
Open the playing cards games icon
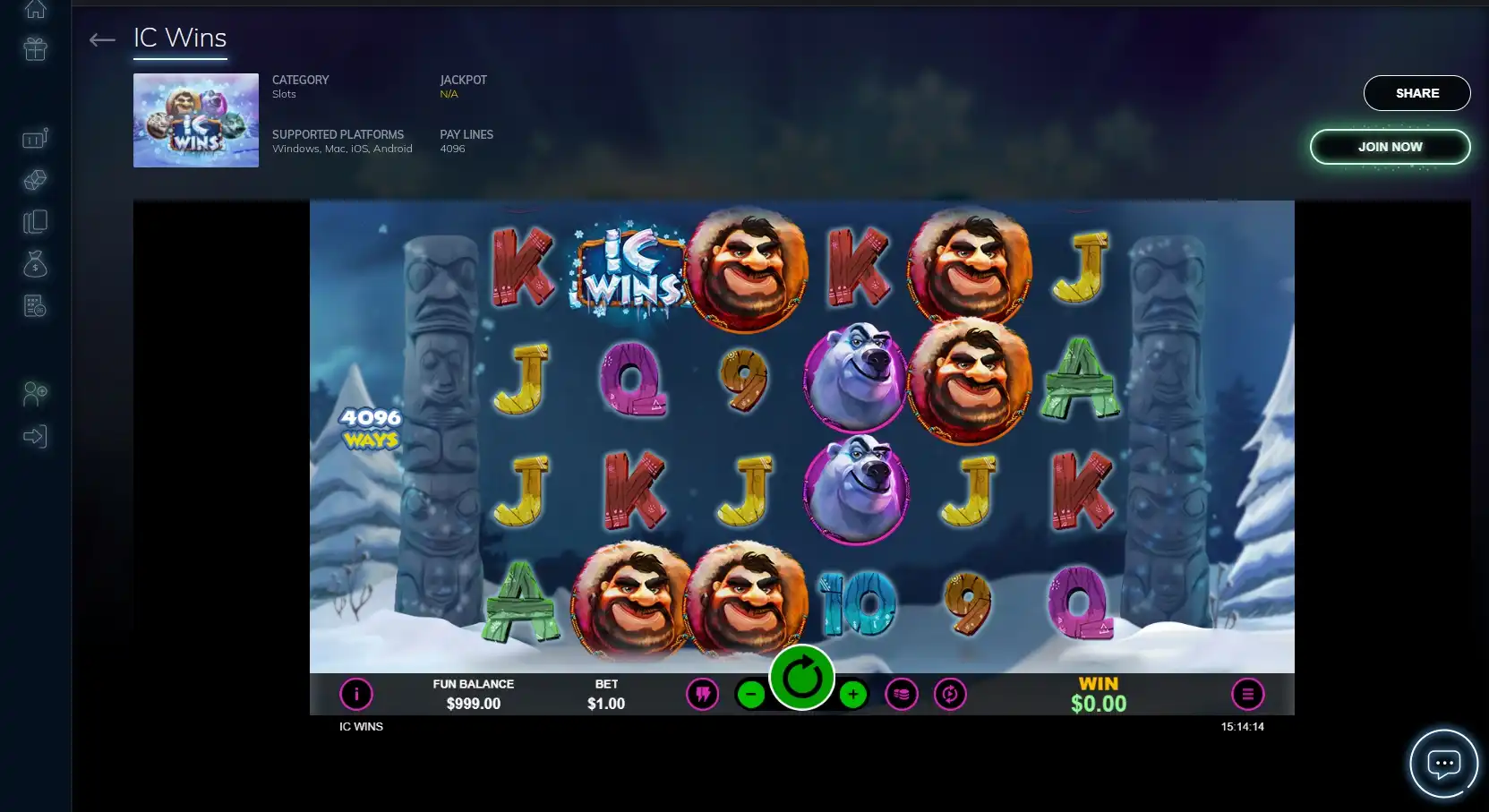tap(36, 222)
